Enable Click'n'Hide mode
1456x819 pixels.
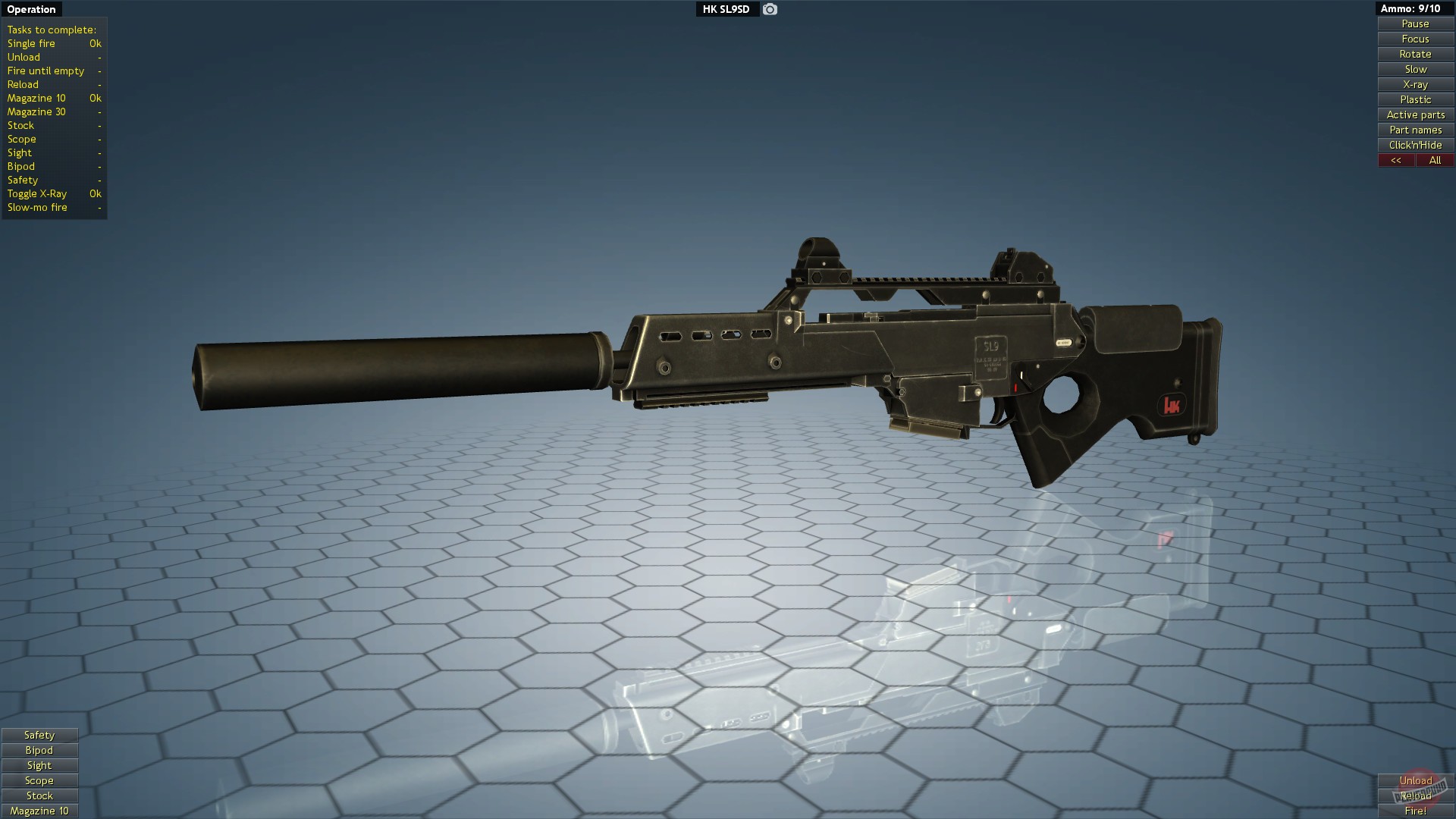coord(1414,145)
